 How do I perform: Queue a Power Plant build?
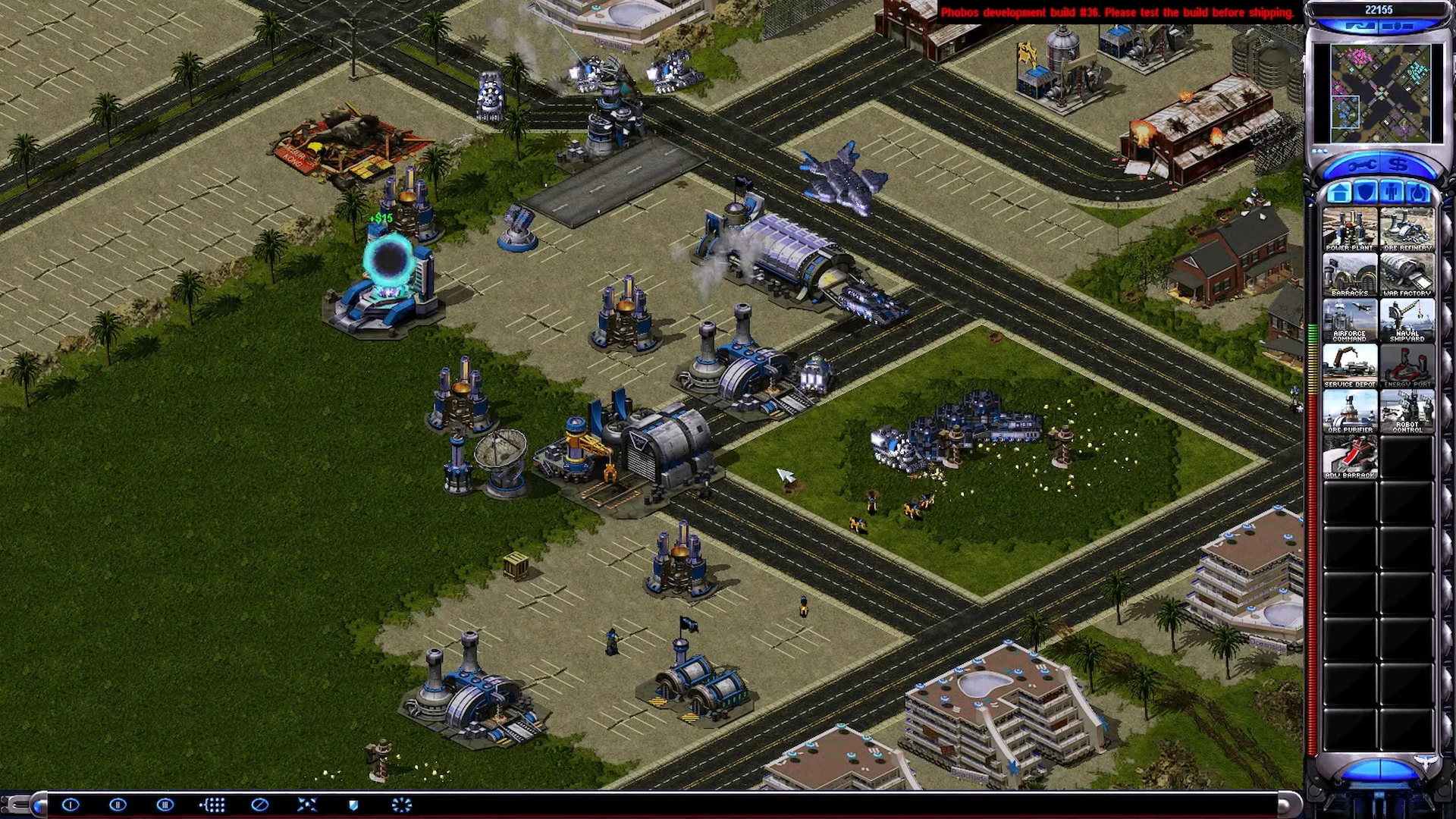1349,228
